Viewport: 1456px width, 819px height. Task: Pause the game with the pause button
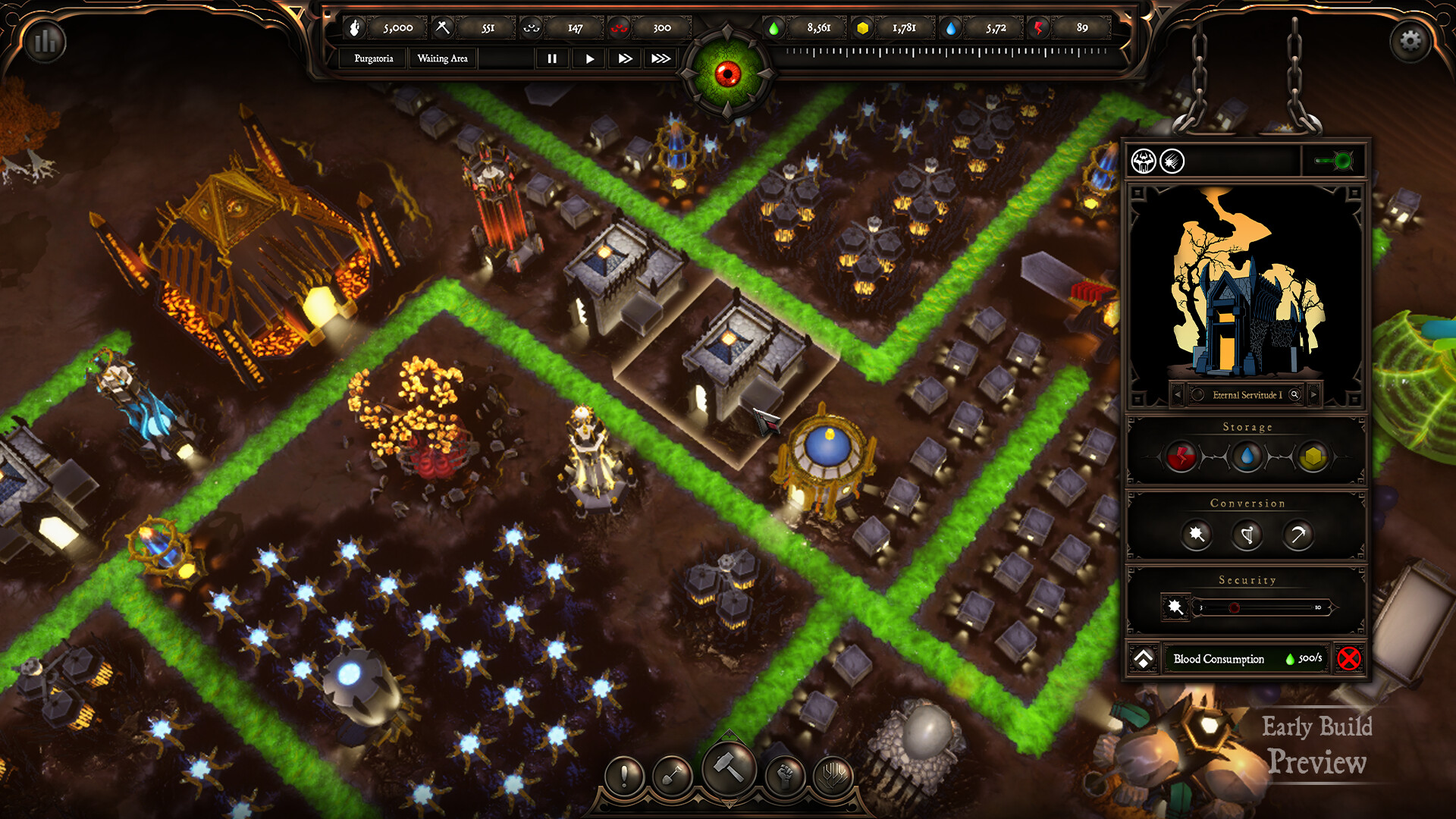tap(552, 58)
